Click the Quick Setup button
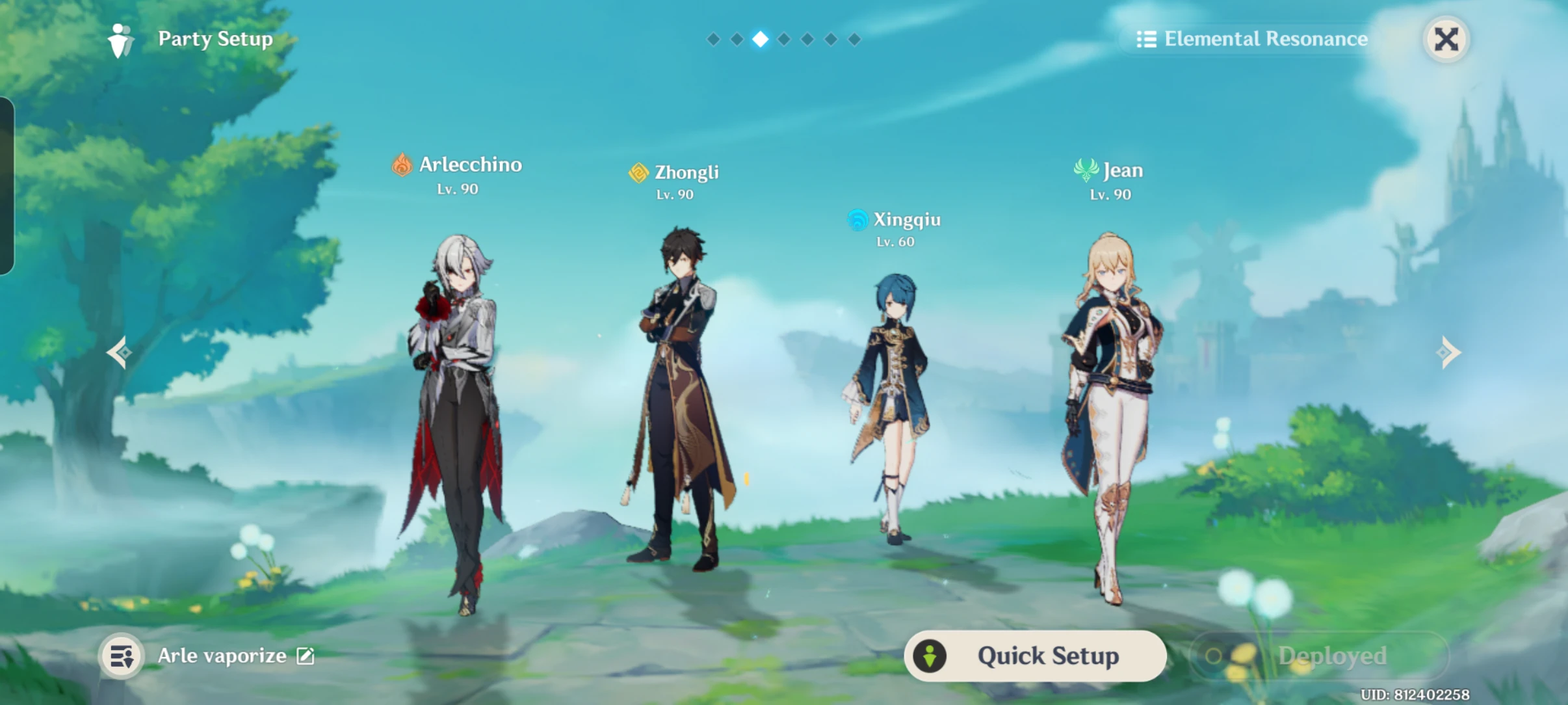Screen dimensions: 1568x705 pos(1035,655)
